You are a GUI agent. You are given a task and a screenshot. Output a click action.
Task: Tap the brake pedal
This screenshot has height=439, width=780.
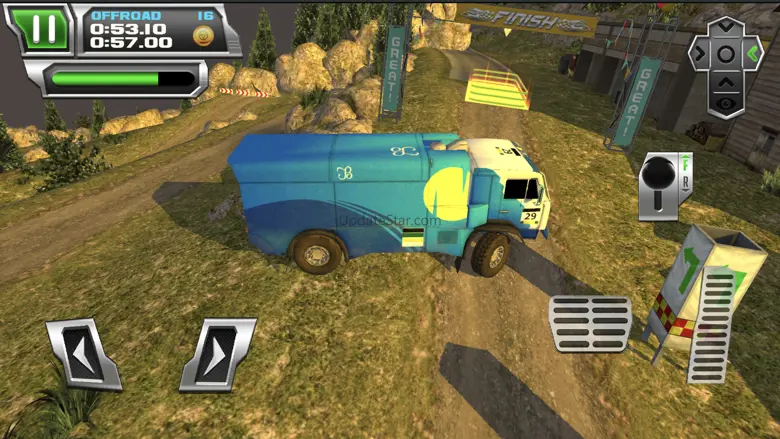589,323
